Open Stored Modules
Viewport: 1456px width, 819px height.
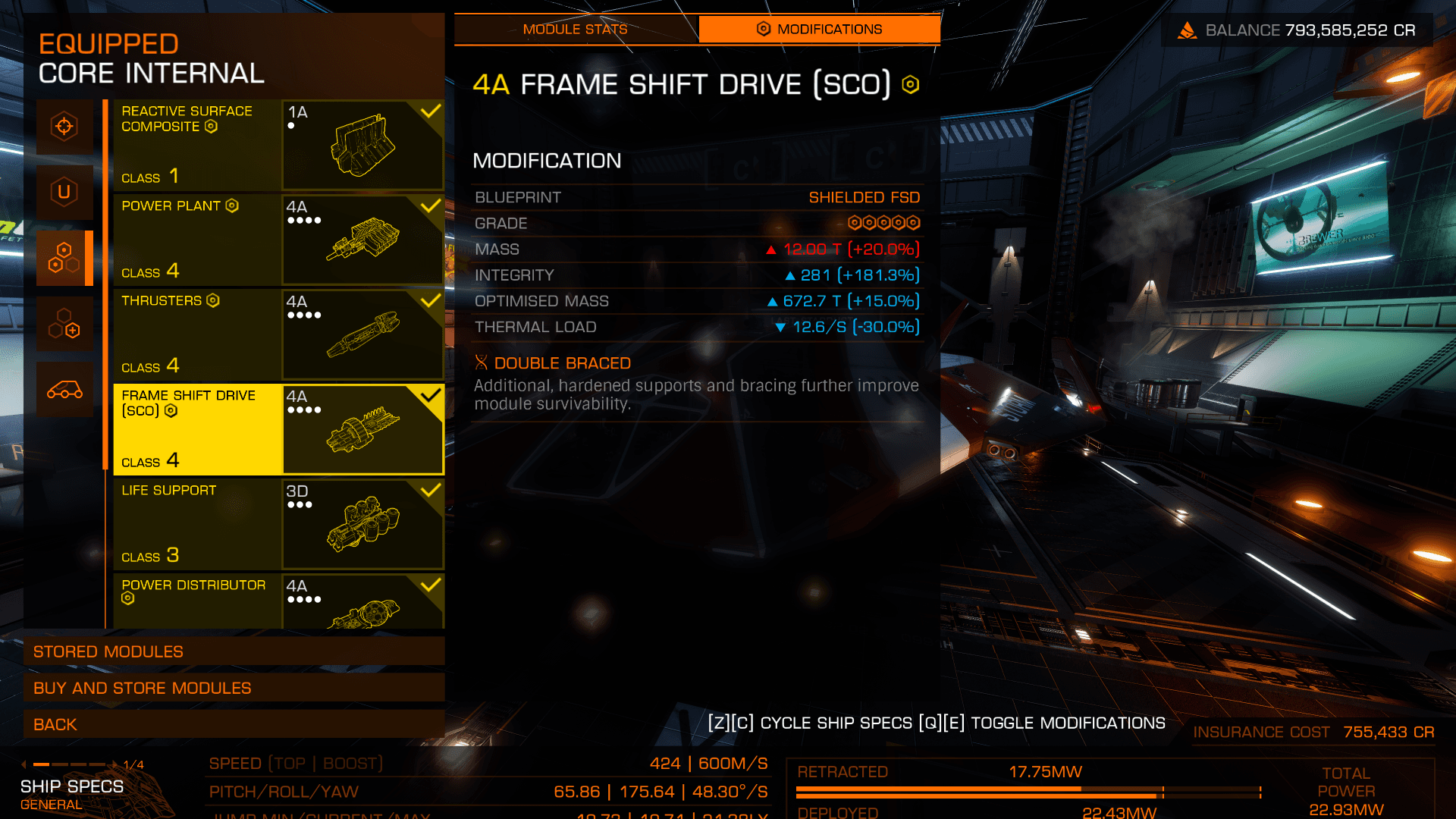[x=234, y=651]
